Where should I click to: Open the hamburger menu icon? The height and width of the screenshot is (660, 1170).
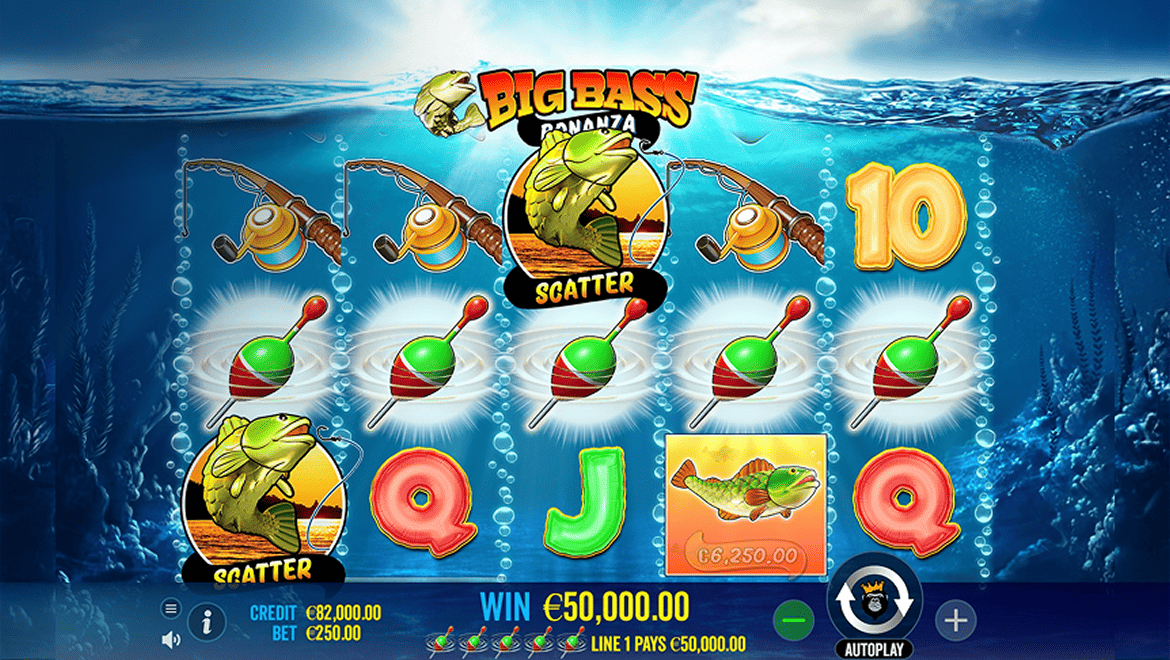coord(171,608)
